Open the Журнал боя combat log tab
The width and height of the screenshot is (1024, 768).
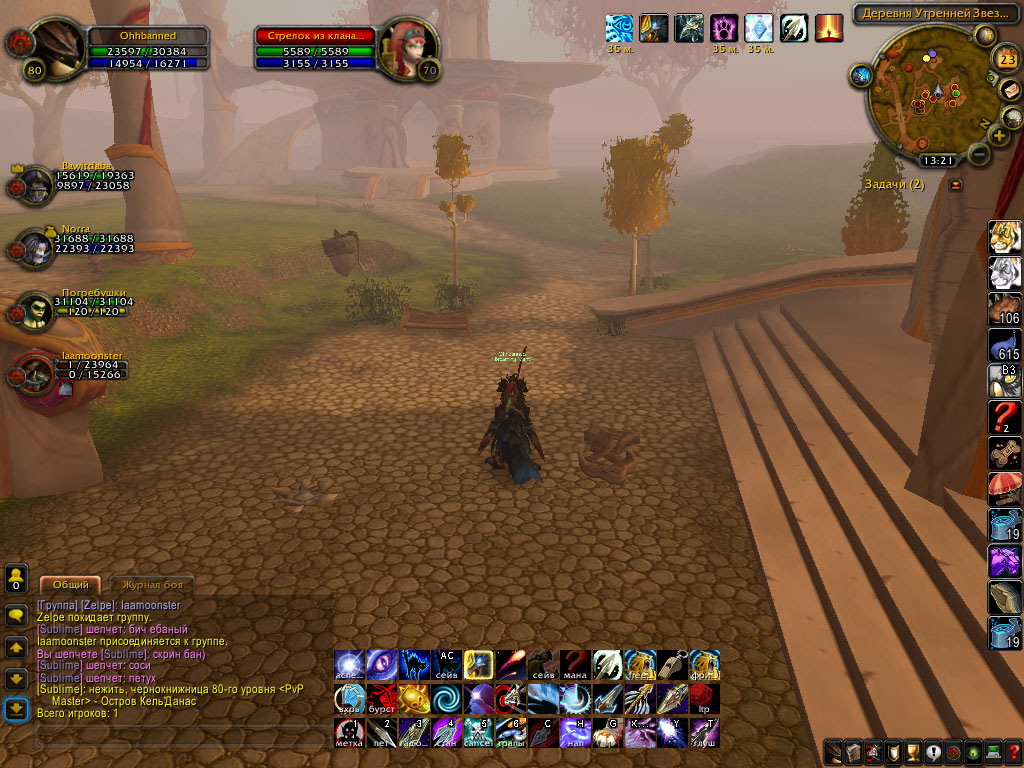pos(152,584)
